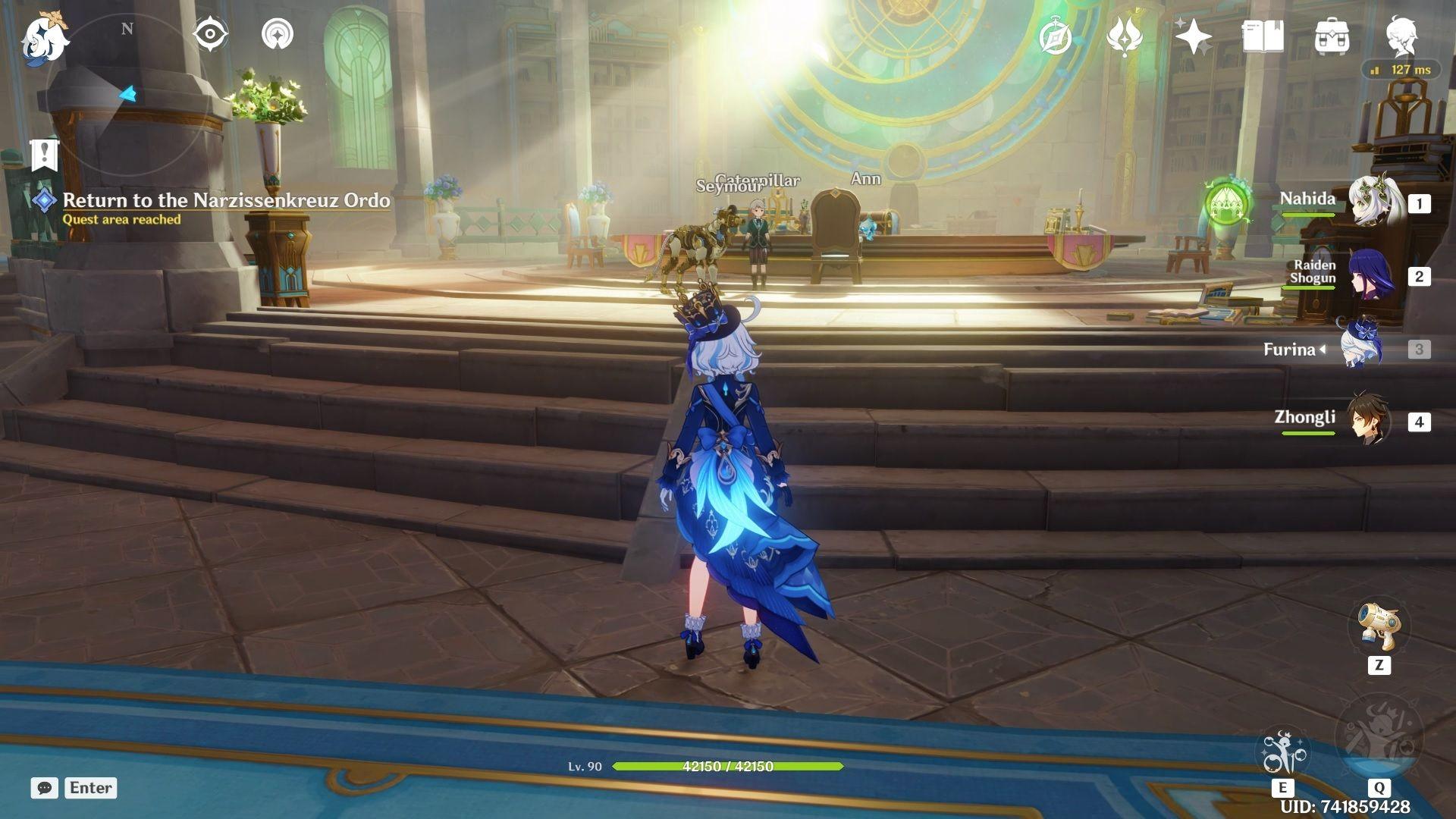This screenshot has height=819, width=1456.
Task: Select quest title Return to the Narzissenkreuz Ordo
Action: tap(226, 201)
